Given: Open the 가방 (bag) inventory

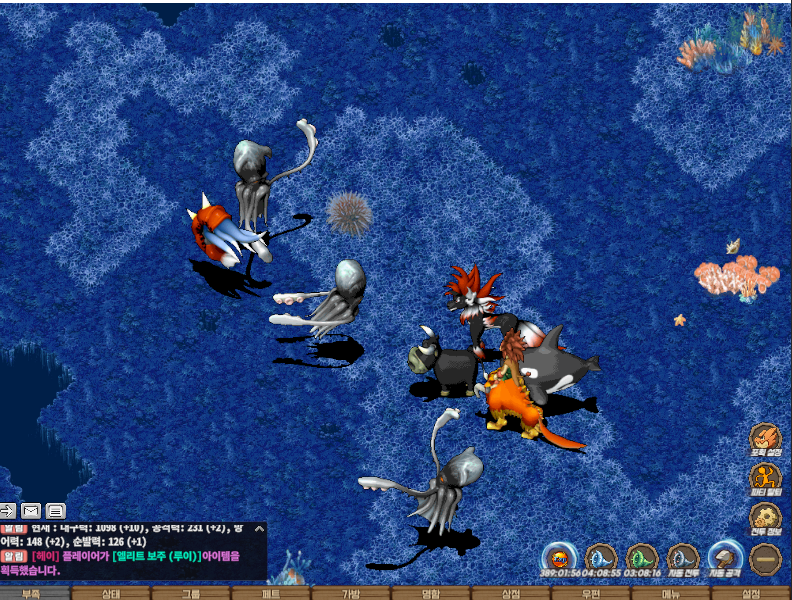Looking at the screenshot, I should point(351,593).
